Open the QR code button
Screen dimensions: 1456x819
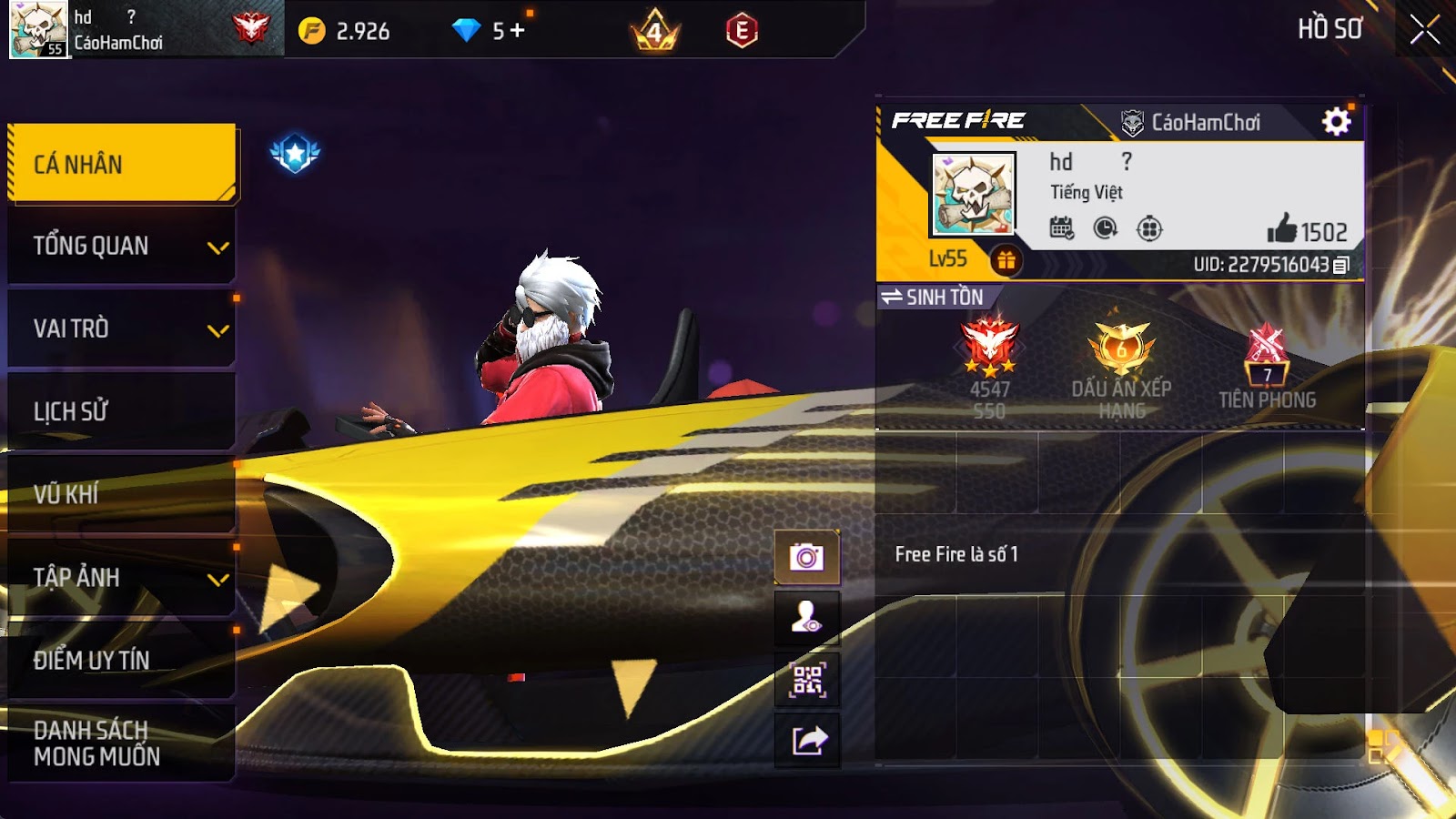(x=806, y=680)
